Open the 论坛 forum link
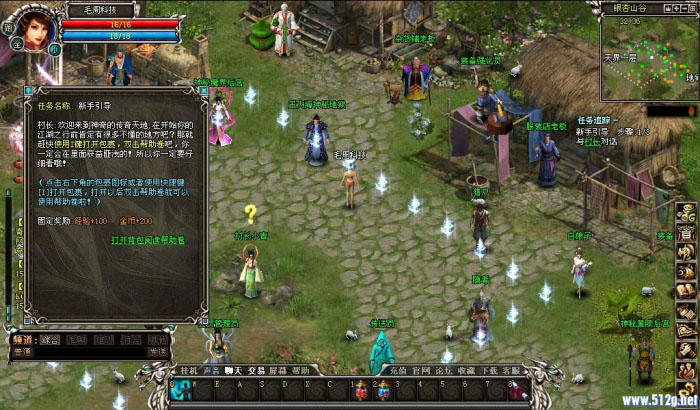Screen dimensions: 700x410 pyautogui.click(x=443, y=370)
